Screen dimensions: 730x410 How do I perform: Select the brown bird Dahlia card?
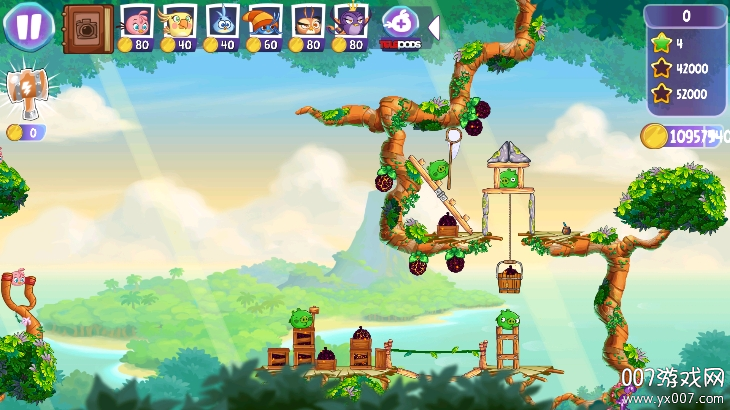308,24
